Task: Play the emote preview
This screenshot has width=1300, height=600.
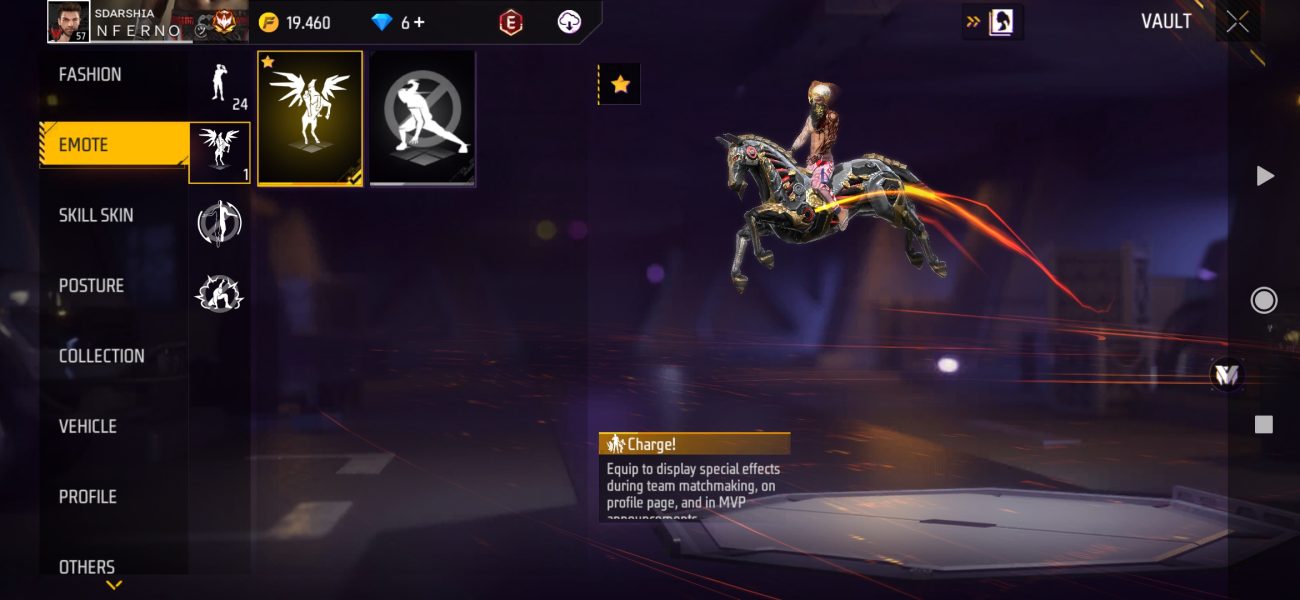Action: point(1265,176)
